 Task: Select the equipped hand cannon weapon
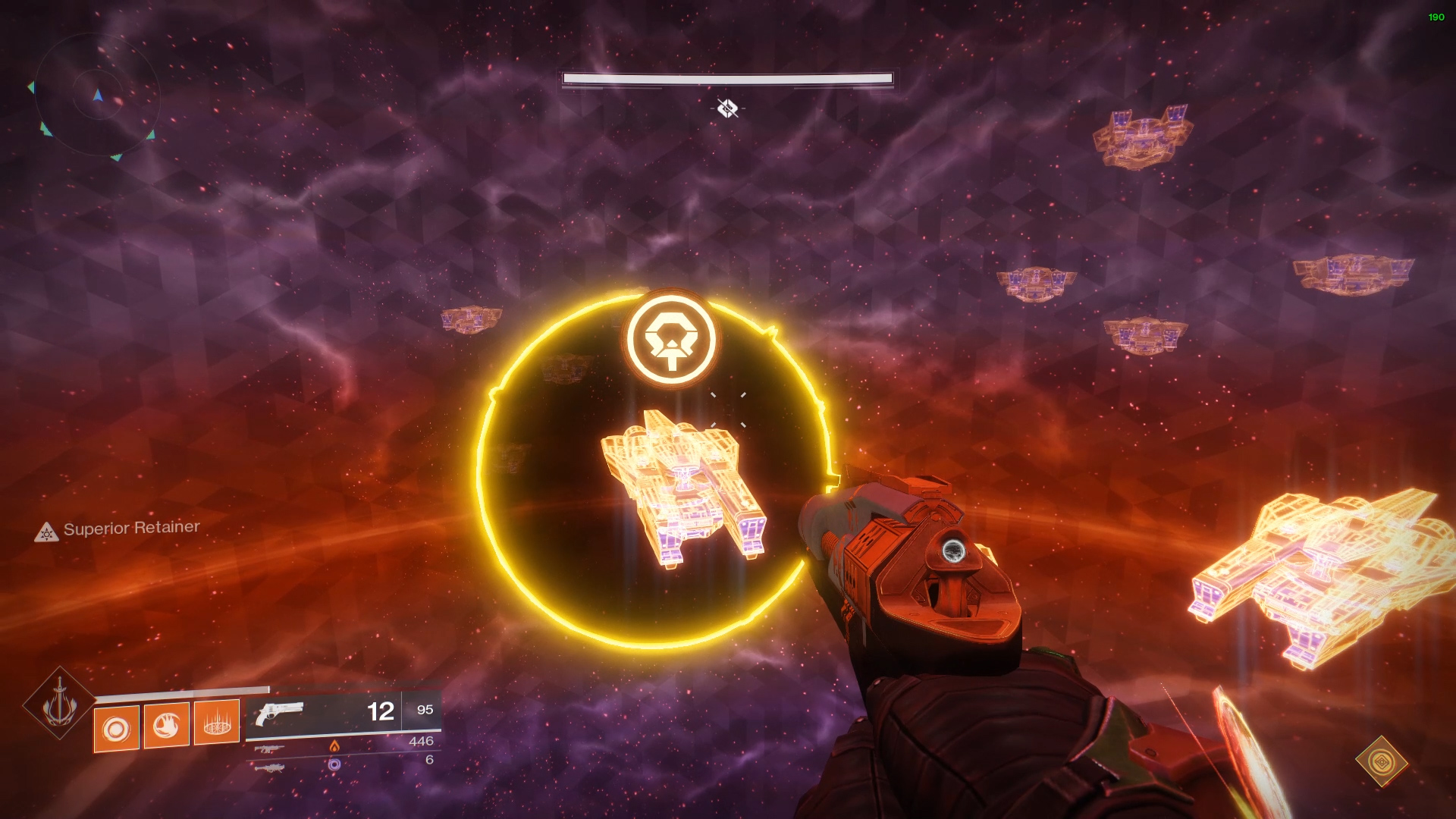280,714
